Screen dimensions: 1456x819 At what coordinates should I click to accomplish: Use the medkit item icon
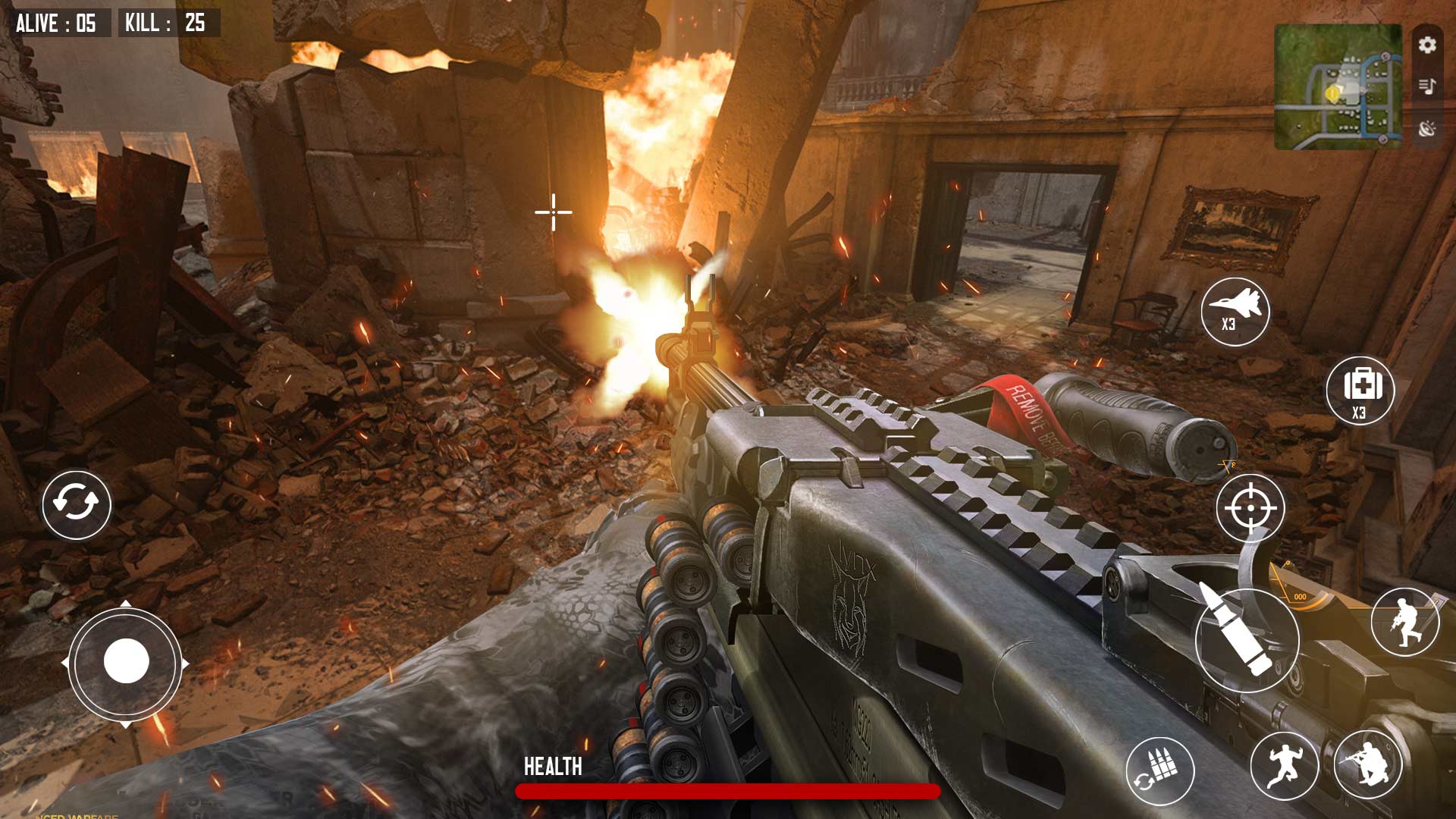(x=1361, y=391)
